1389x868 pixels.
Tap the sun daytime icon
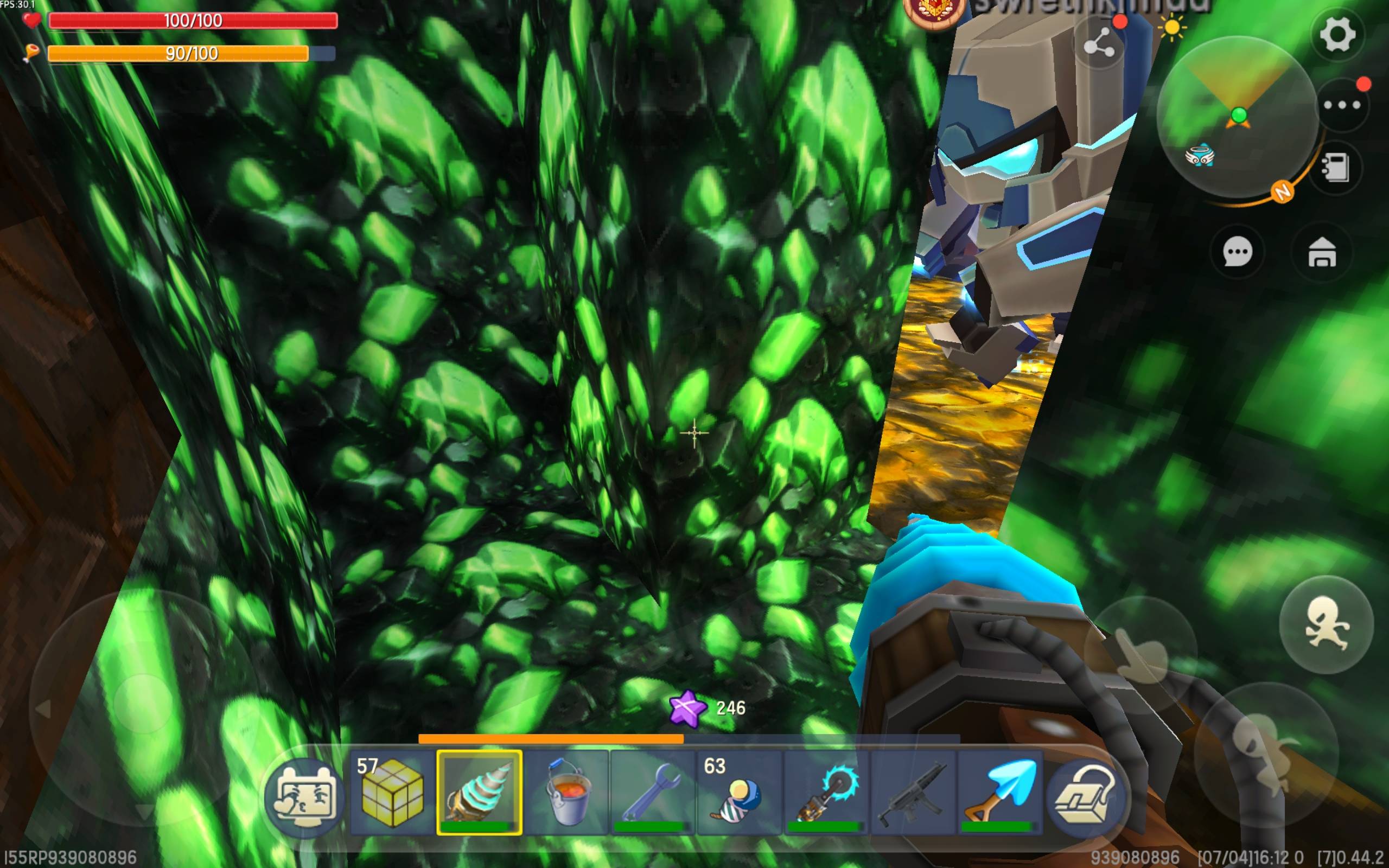(x=1171, y=28)
